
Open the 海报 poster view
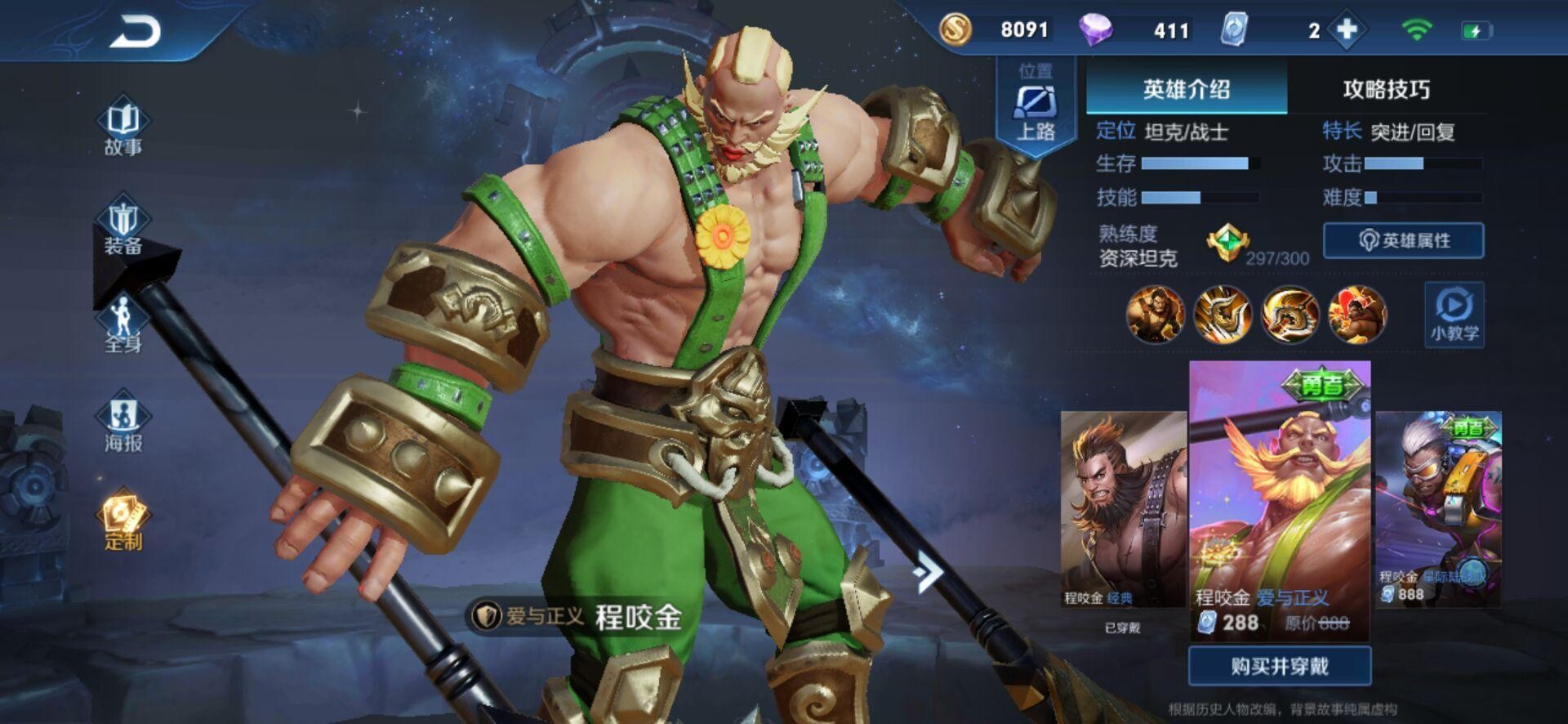click(123, 424)
